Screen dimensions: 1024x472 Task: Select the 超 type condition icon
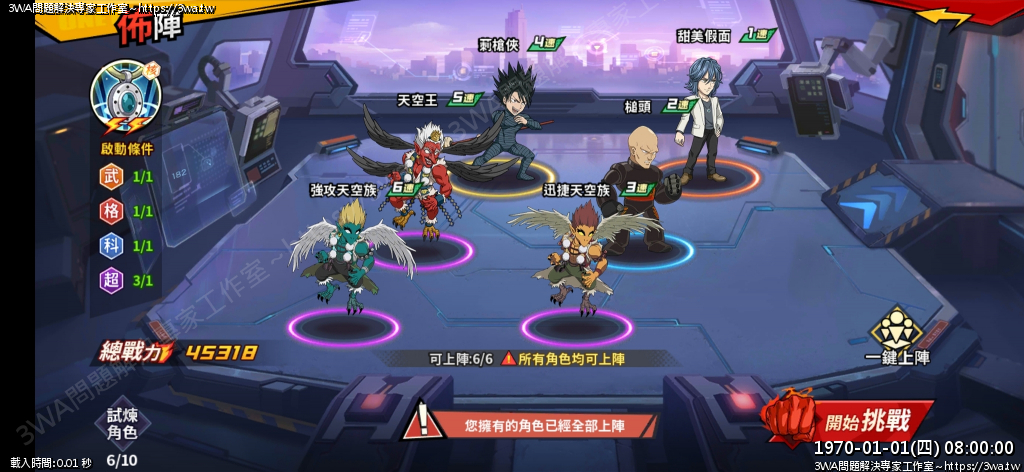pos(112,280)
